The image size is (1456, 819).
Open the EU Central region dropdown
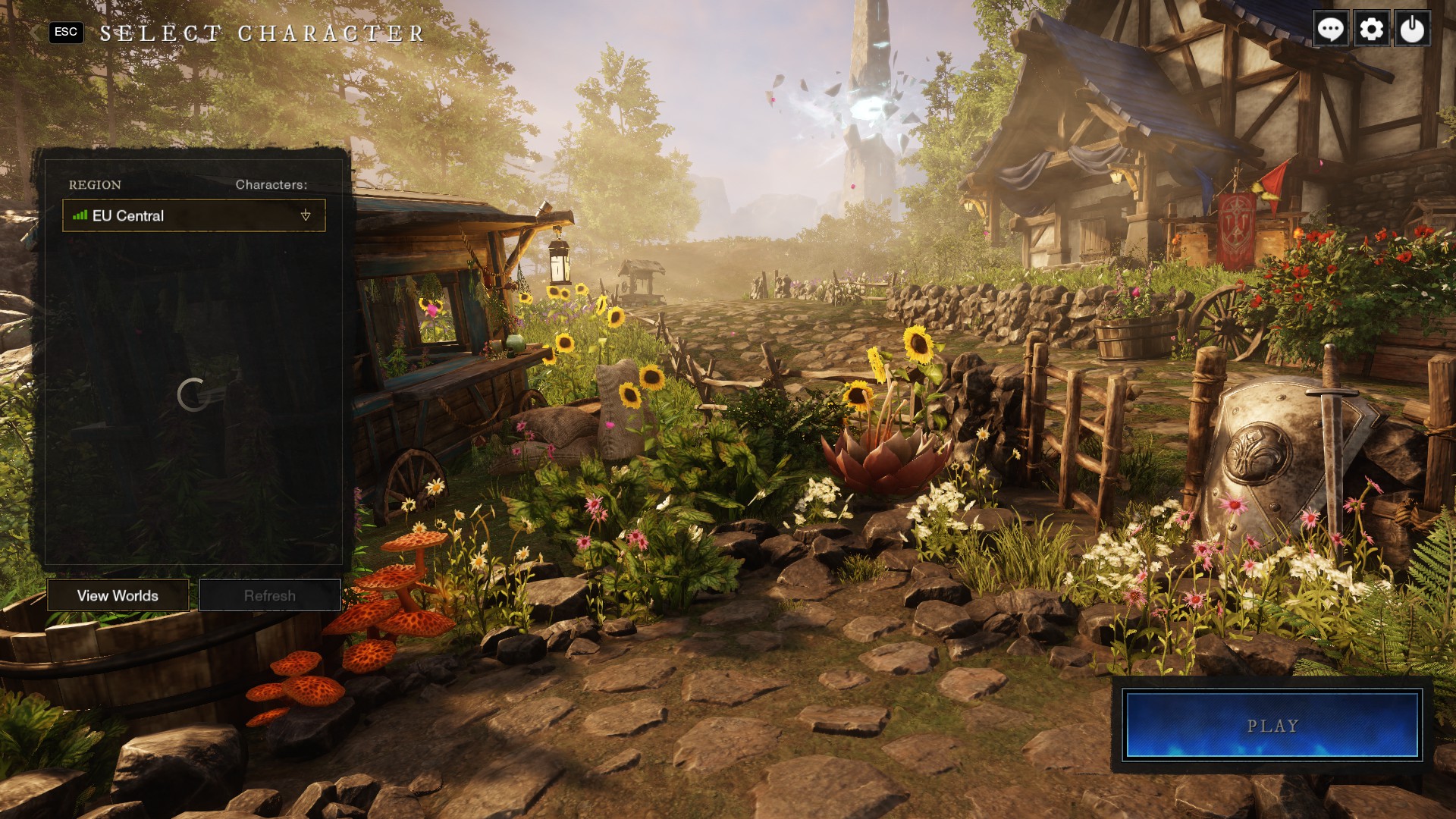[x=194, y=216]
